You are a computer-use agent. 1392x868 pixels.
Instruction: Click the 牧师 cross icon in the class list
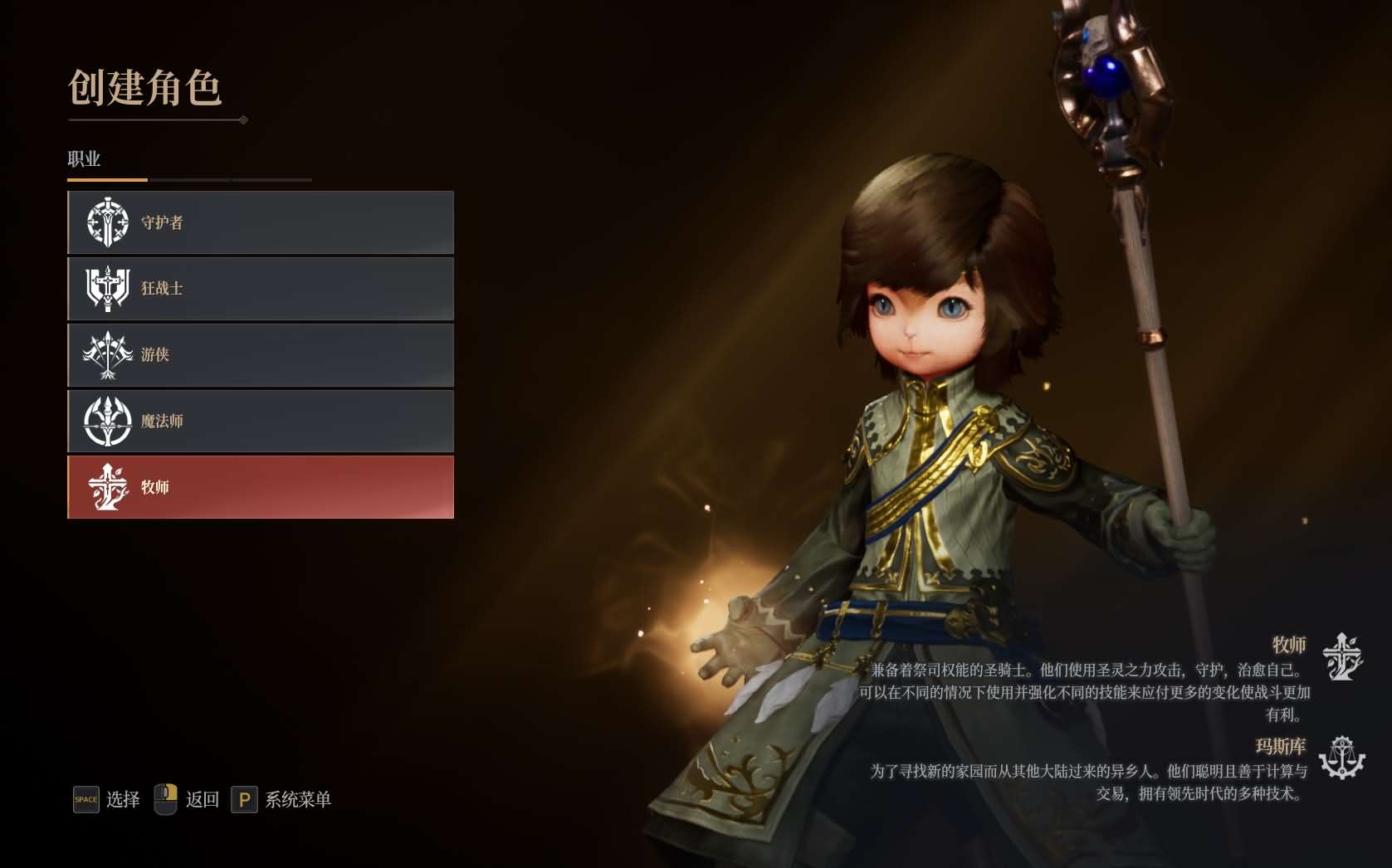tap(105, 488)
